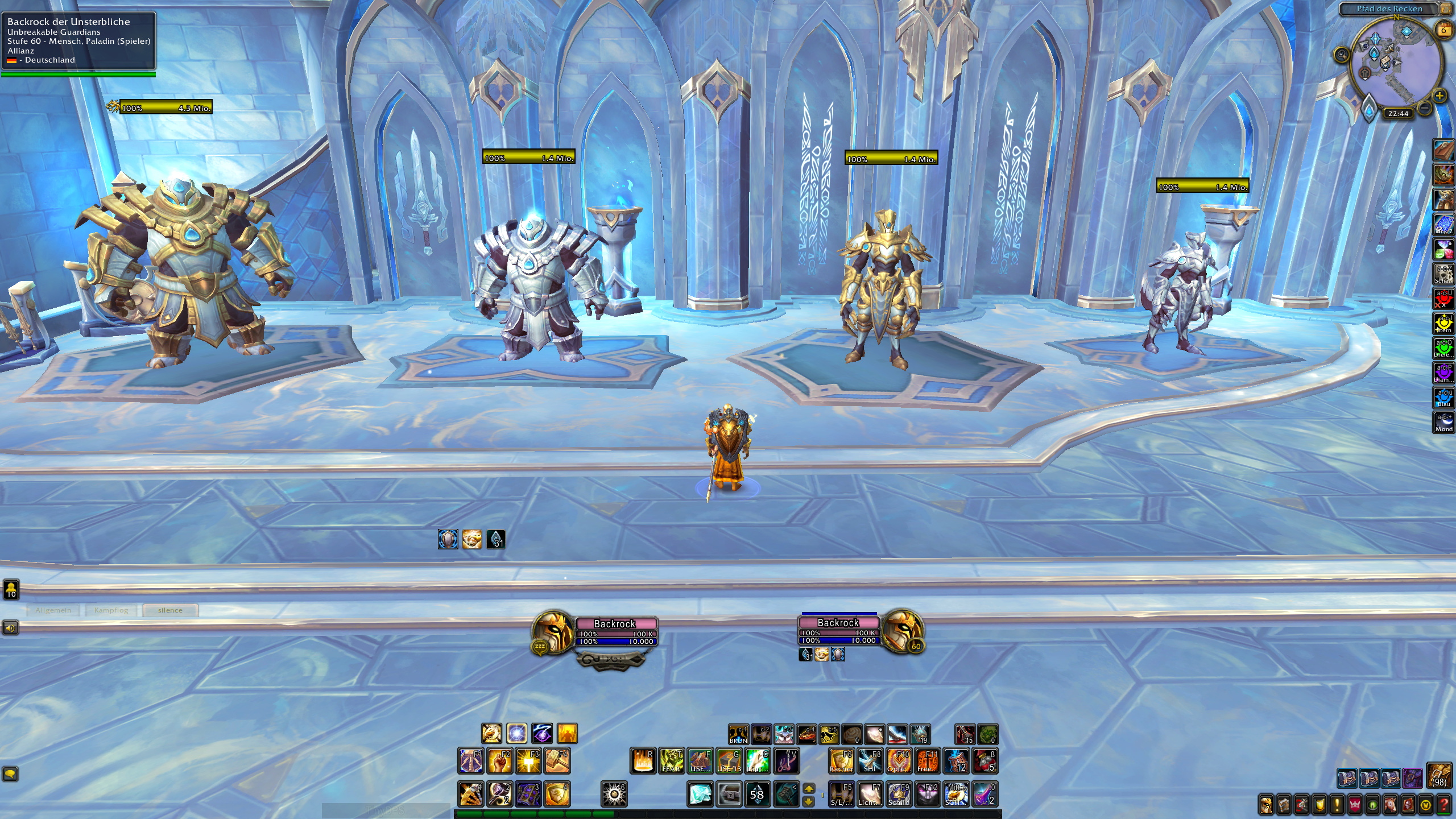Activate the F3 glowing hammer ability

coord(528,761)
